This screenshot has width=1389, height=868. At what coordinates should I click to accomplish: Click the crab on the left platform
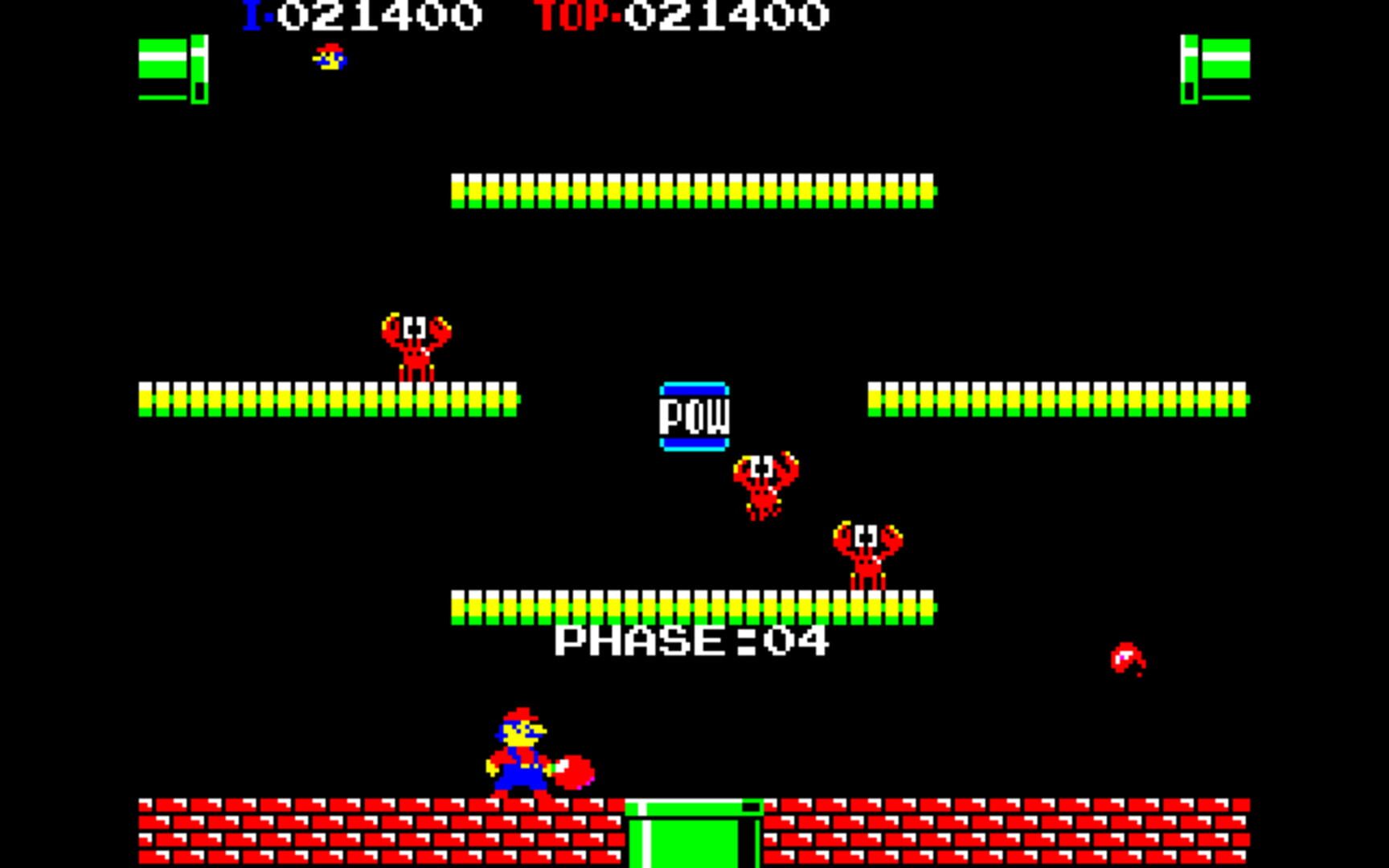pos(414,346)
